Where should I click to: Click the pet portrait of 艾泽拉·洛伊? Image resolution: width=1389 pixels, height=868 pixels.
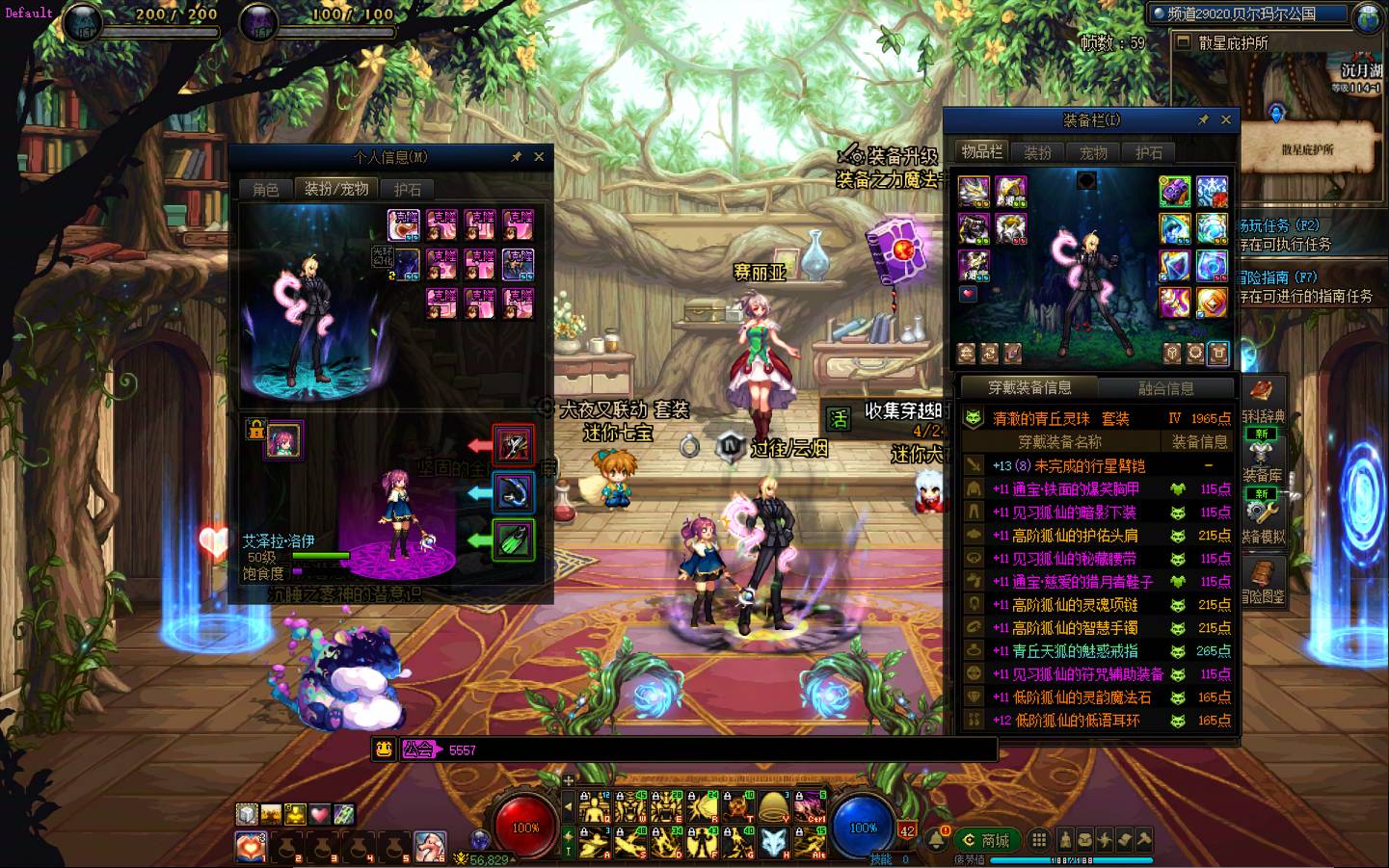(283, 440)
